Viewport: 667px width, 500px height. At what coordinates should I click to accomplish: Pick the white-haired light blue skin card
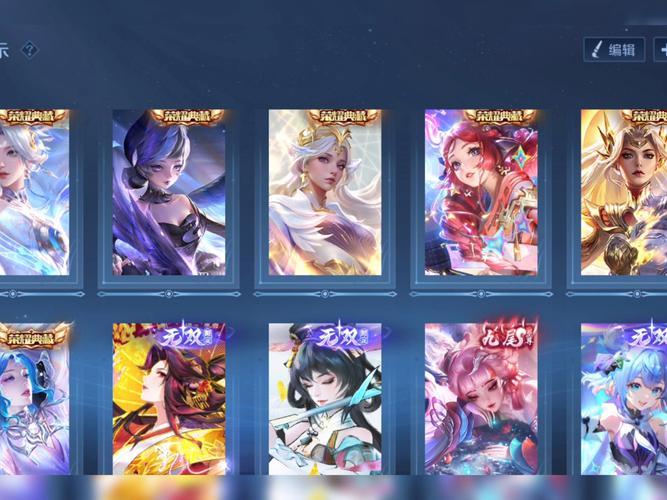click(x=34, y=192)
